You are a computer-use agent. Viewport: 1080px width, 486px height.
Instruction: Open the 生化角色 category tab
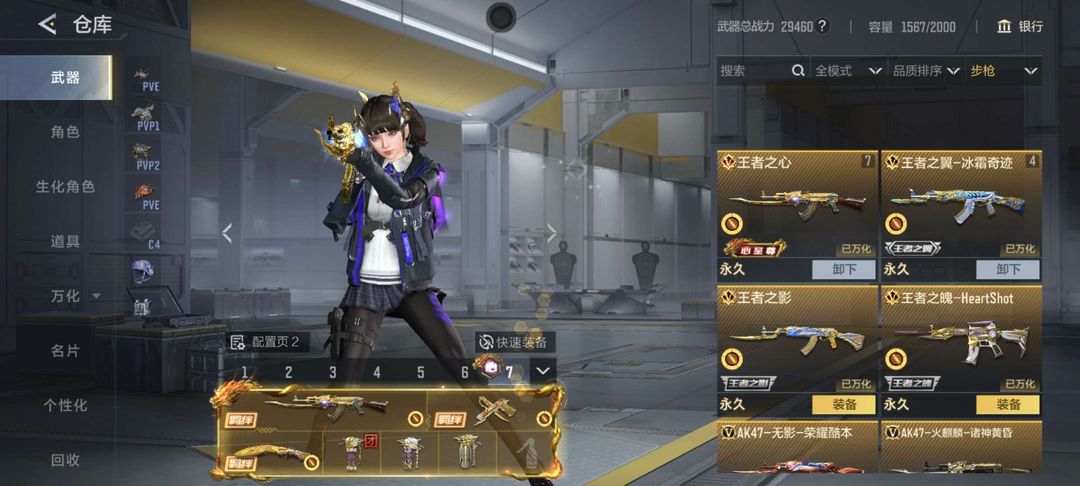(x=65, y=187)
